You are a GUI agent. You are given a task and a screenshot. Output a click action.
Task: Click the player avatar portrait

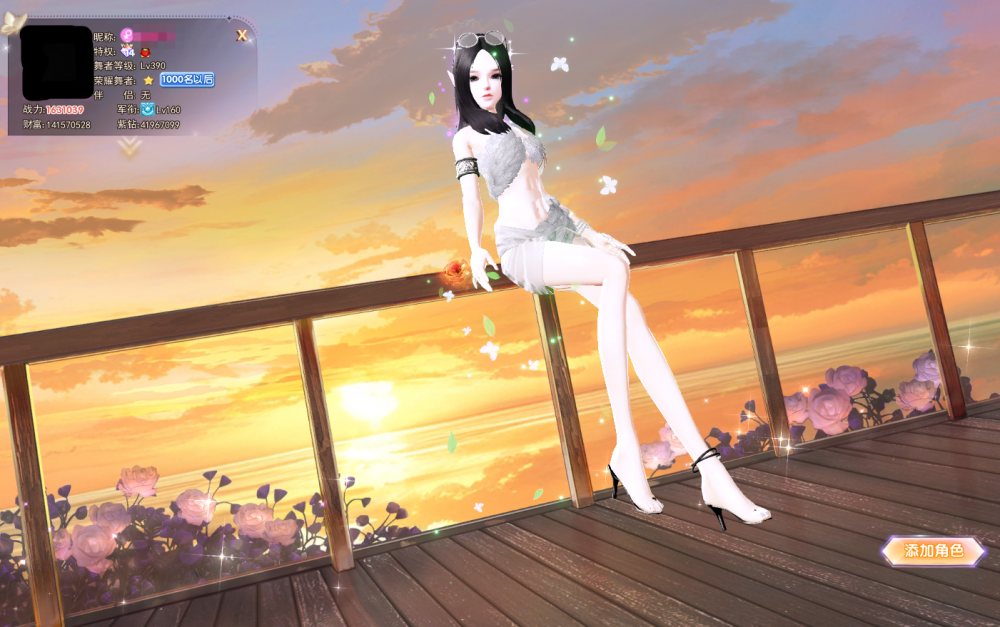56,62
